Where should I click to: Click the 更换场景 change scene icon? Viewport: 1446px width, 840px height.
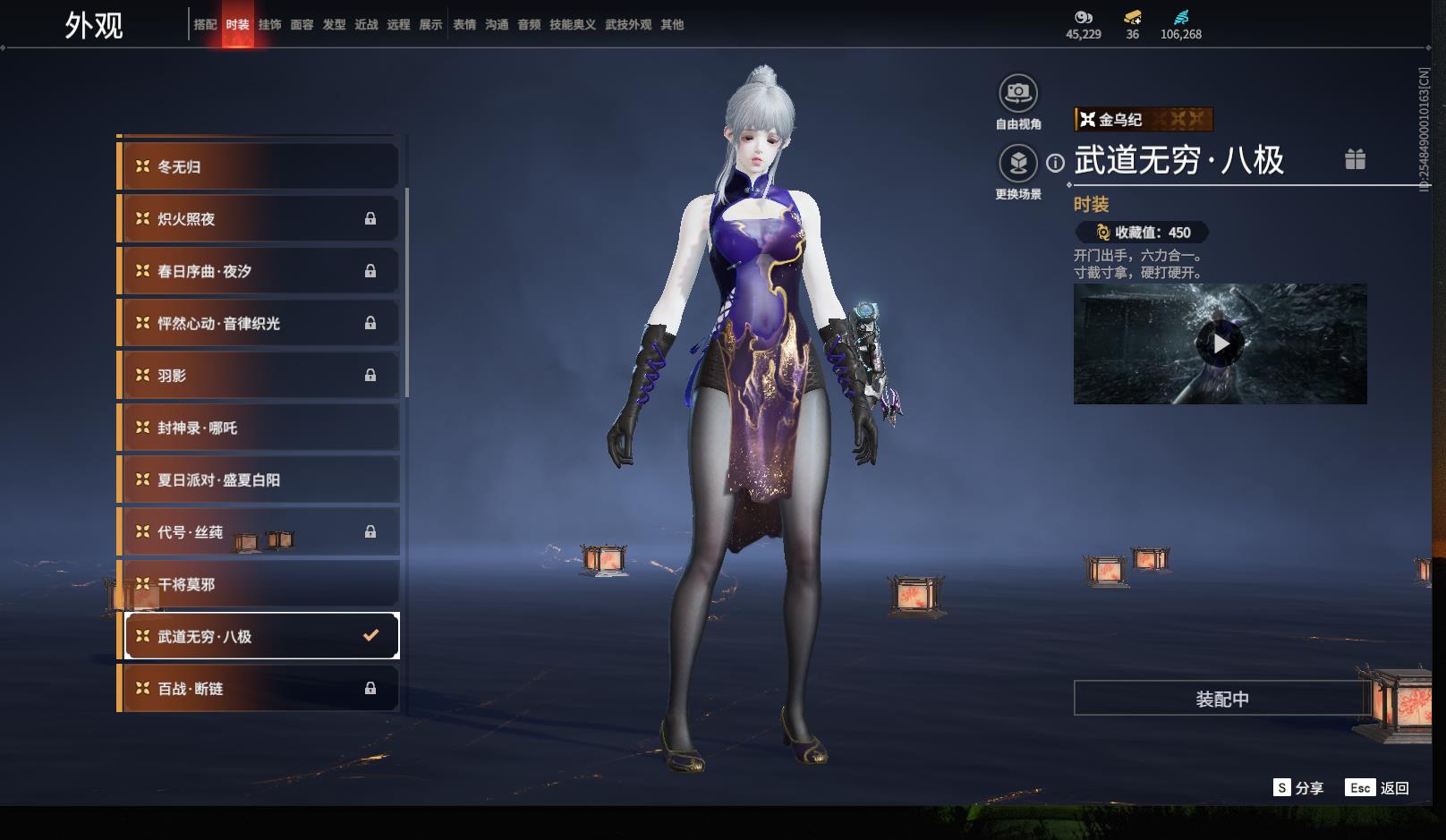pos(1017,164)
